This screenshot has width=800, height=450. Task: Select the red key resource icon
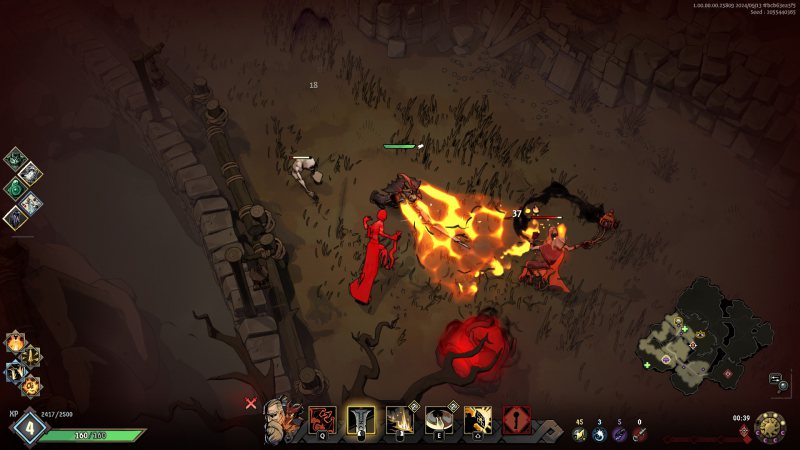pos(640,434)
